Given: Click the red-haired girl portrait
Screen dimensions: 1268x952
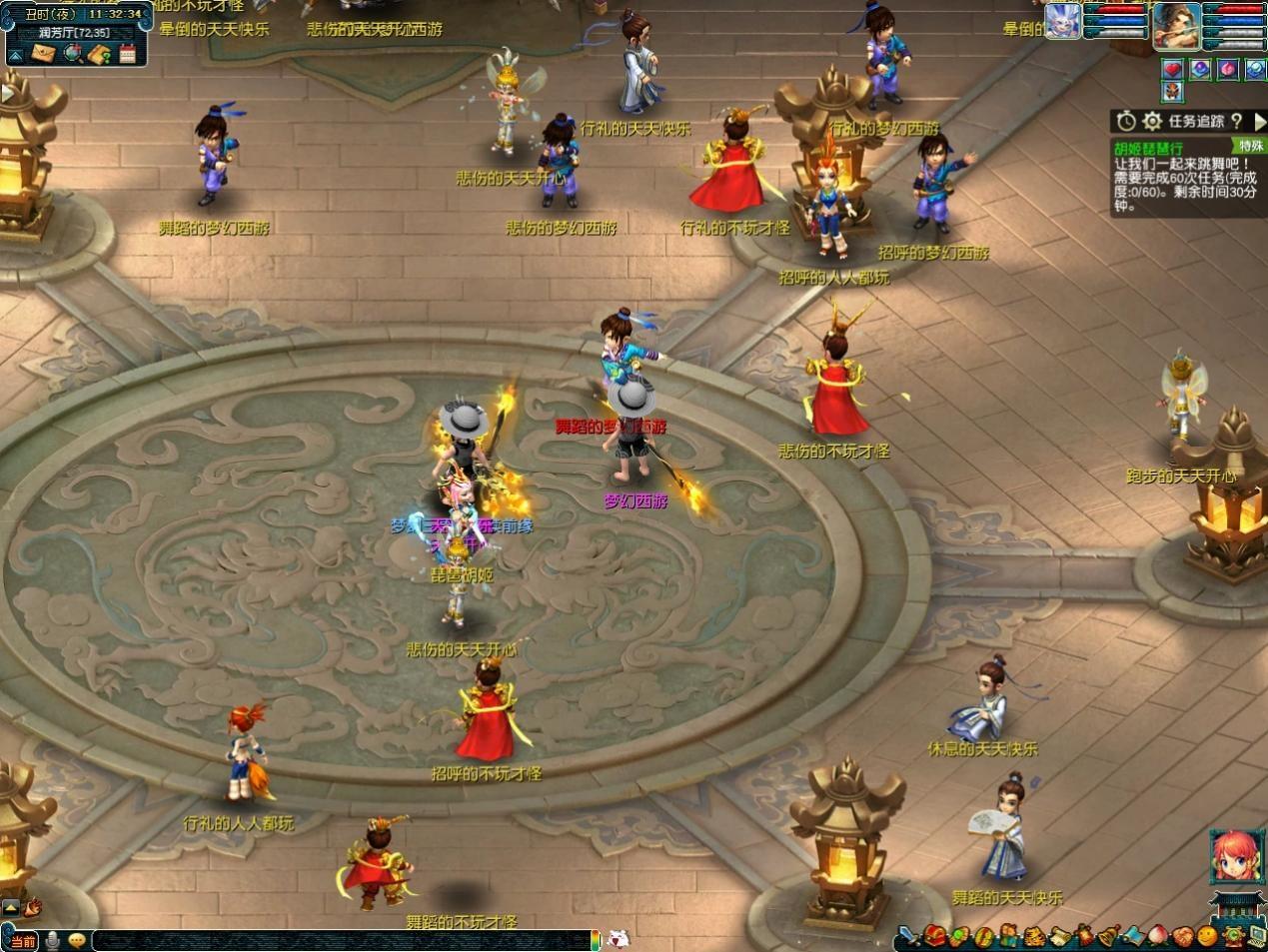Looking at the screenshot, I should tap(1233, 857).
